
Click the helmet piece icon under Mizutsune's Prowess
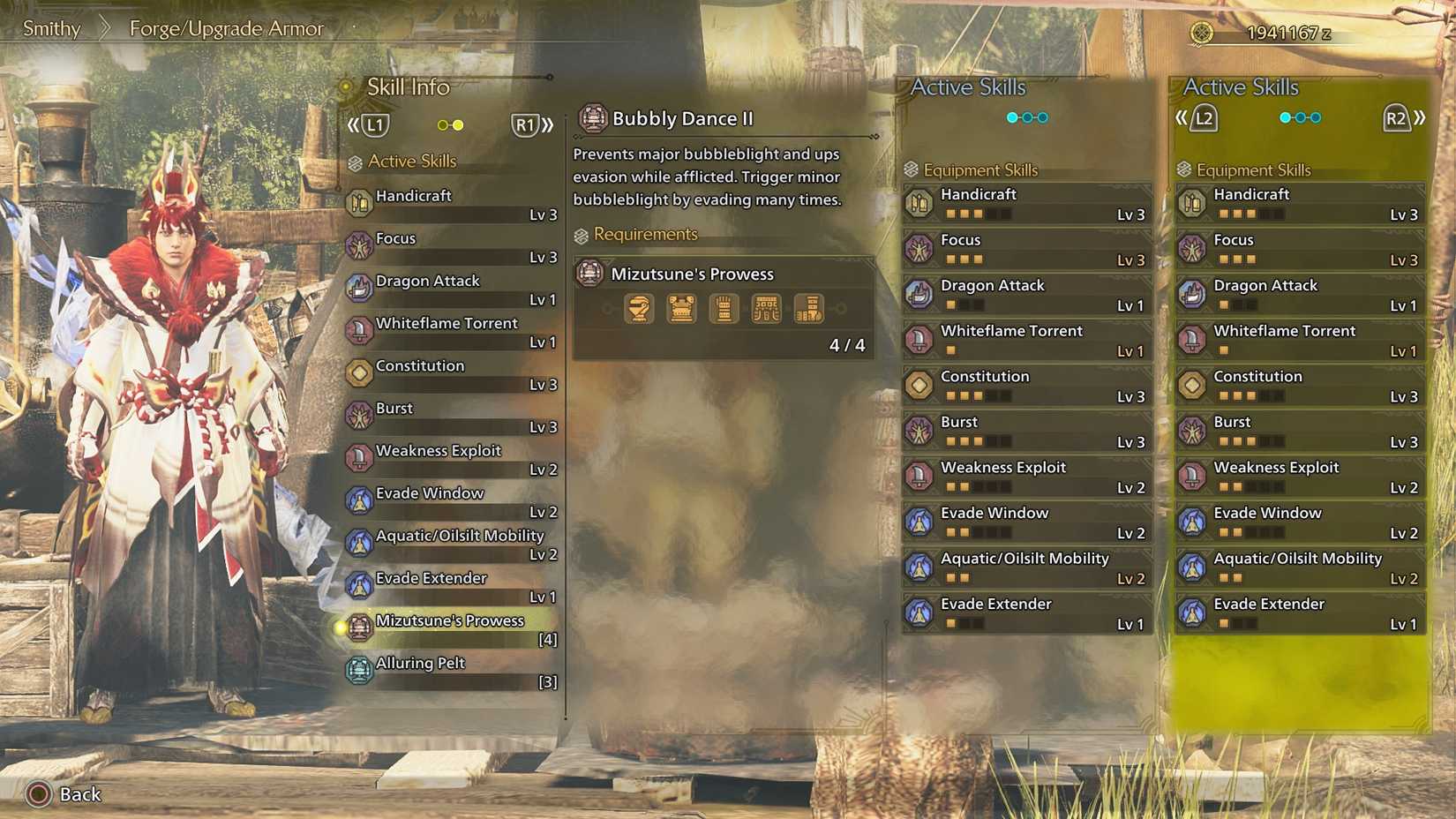pyautogui.click(x=636, y=308)
